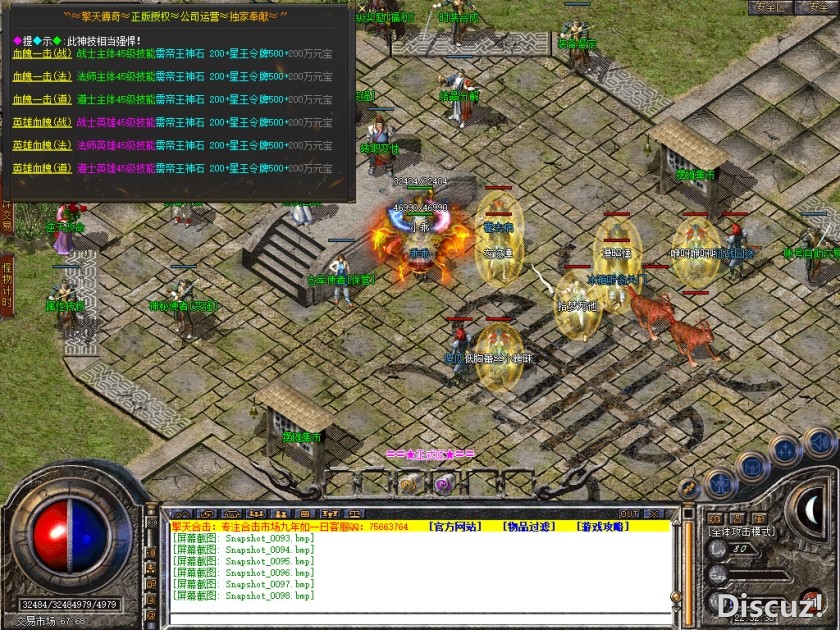Screen dimensions: 840x630
Task: Click the 安全区 safe zone button
Action: [x=771, y=7]
